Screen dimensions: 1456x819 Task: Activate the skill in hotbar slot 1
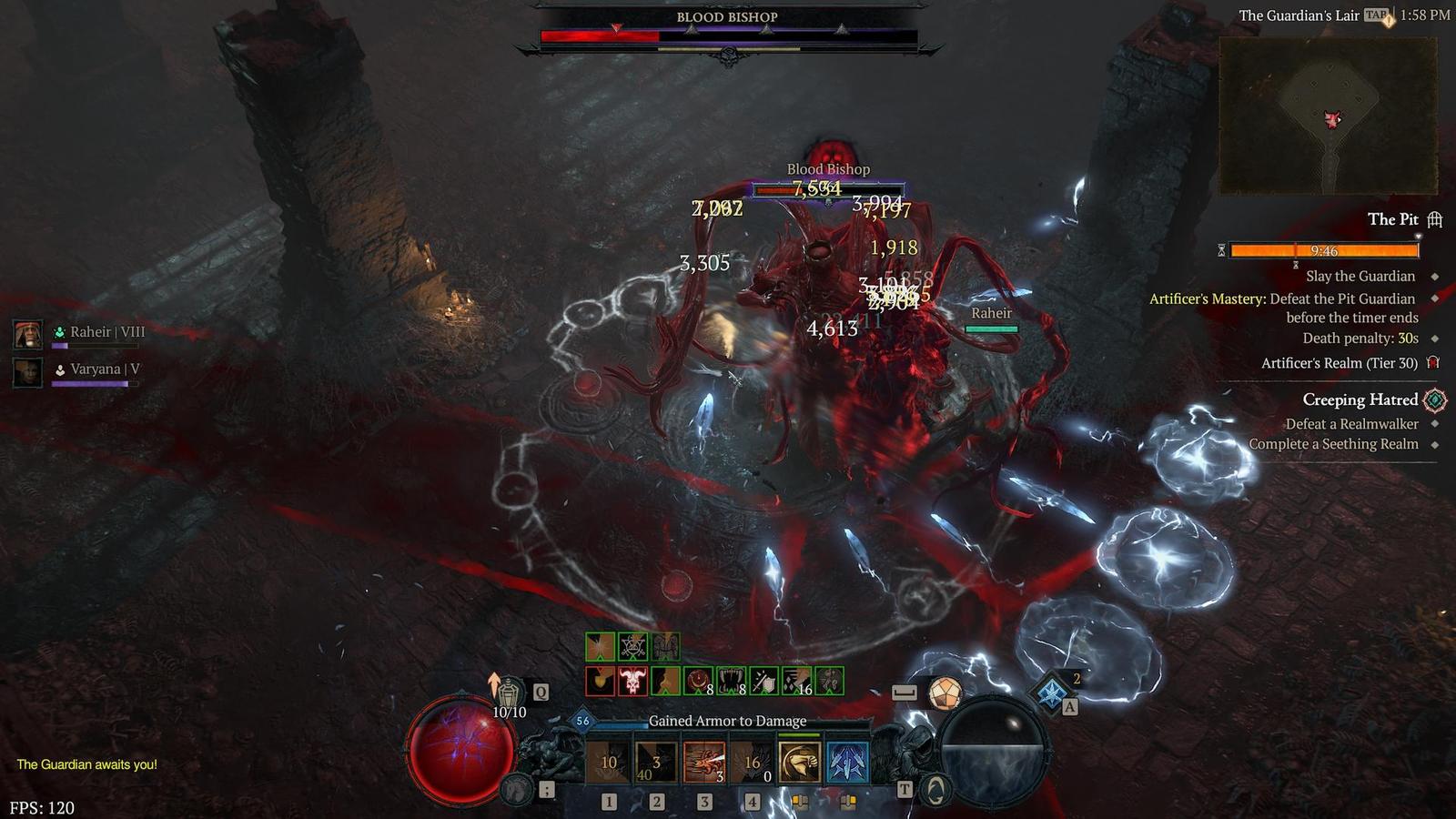[x=609, y=763]
